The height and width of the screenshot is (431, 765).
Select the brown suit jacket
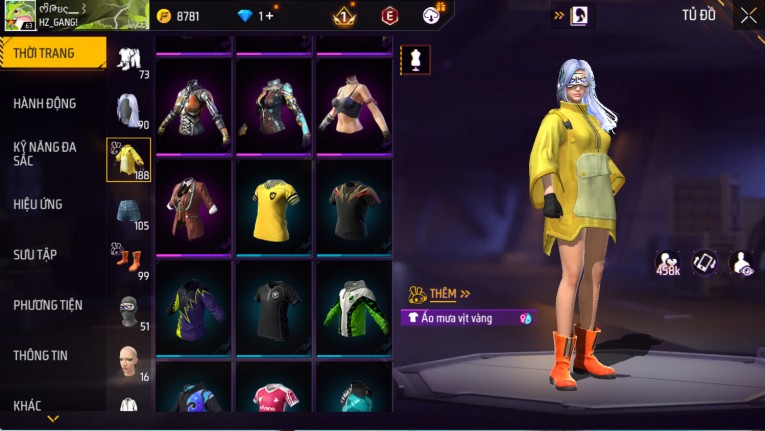[x=193, y=208]
